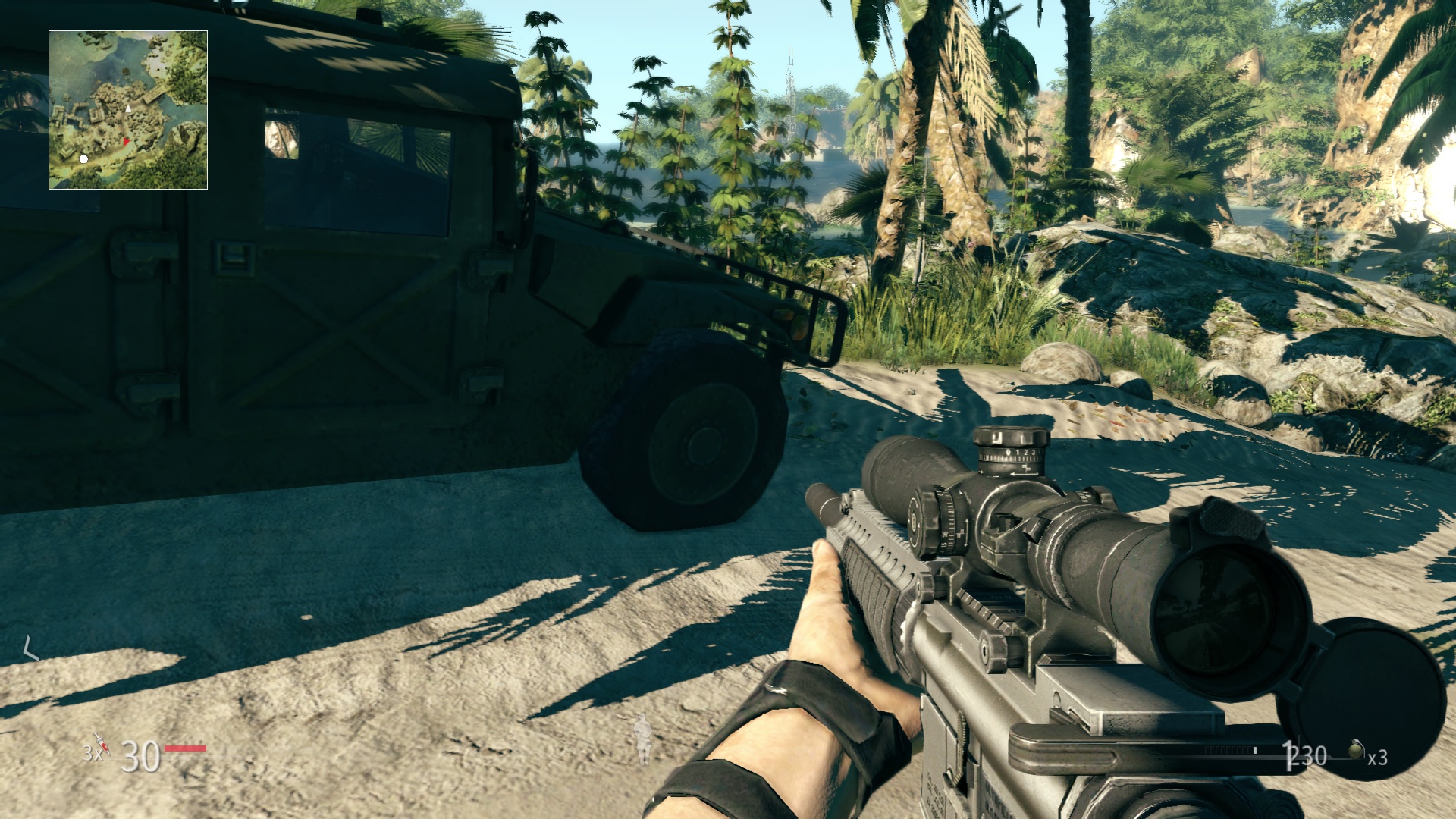Open the minimap in the corner
This screenshot has width=1456, height=819.
128,110
